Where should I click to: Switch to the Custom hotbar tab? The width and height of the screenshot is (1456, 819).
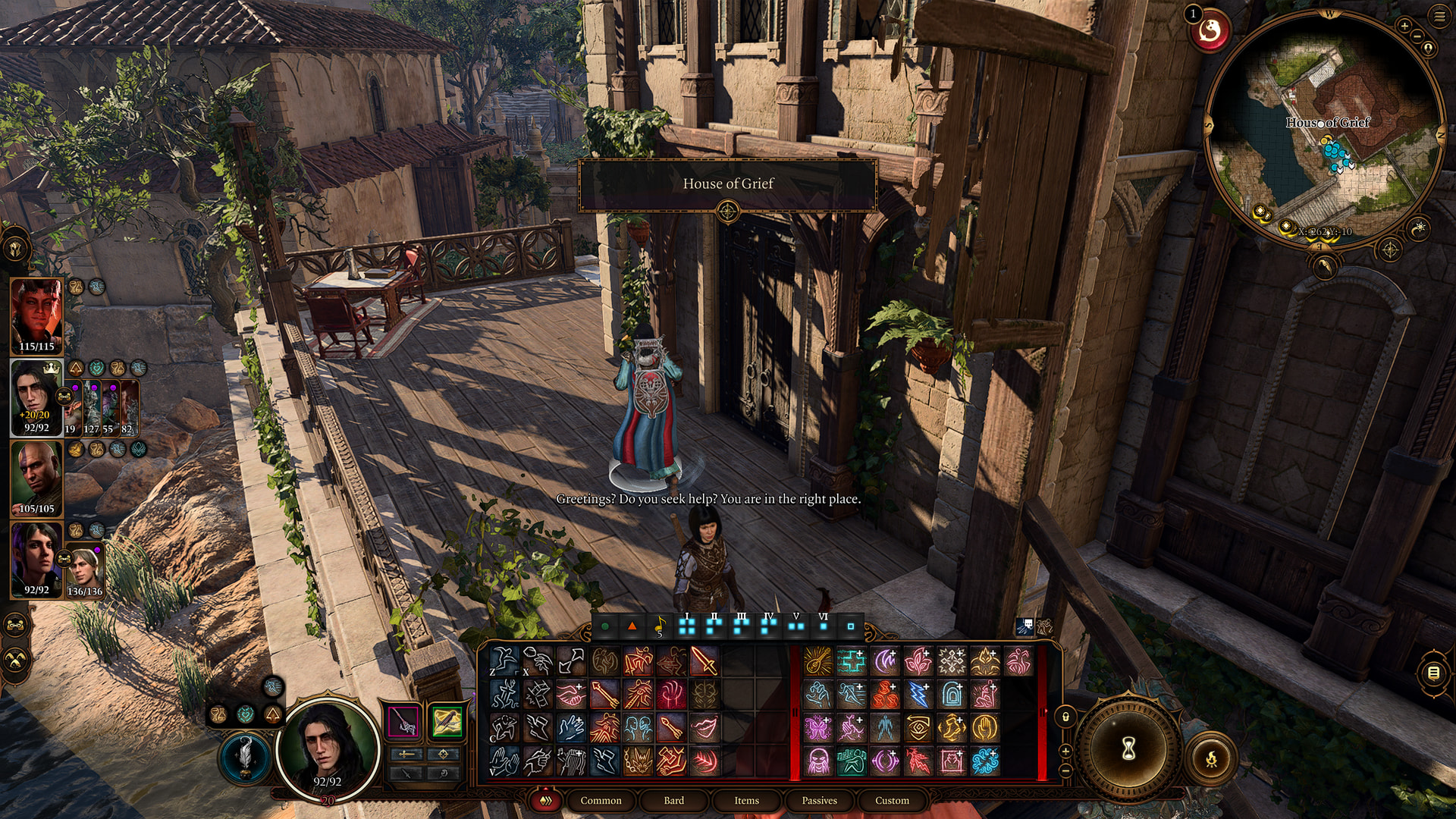click(x=892, y=800)
